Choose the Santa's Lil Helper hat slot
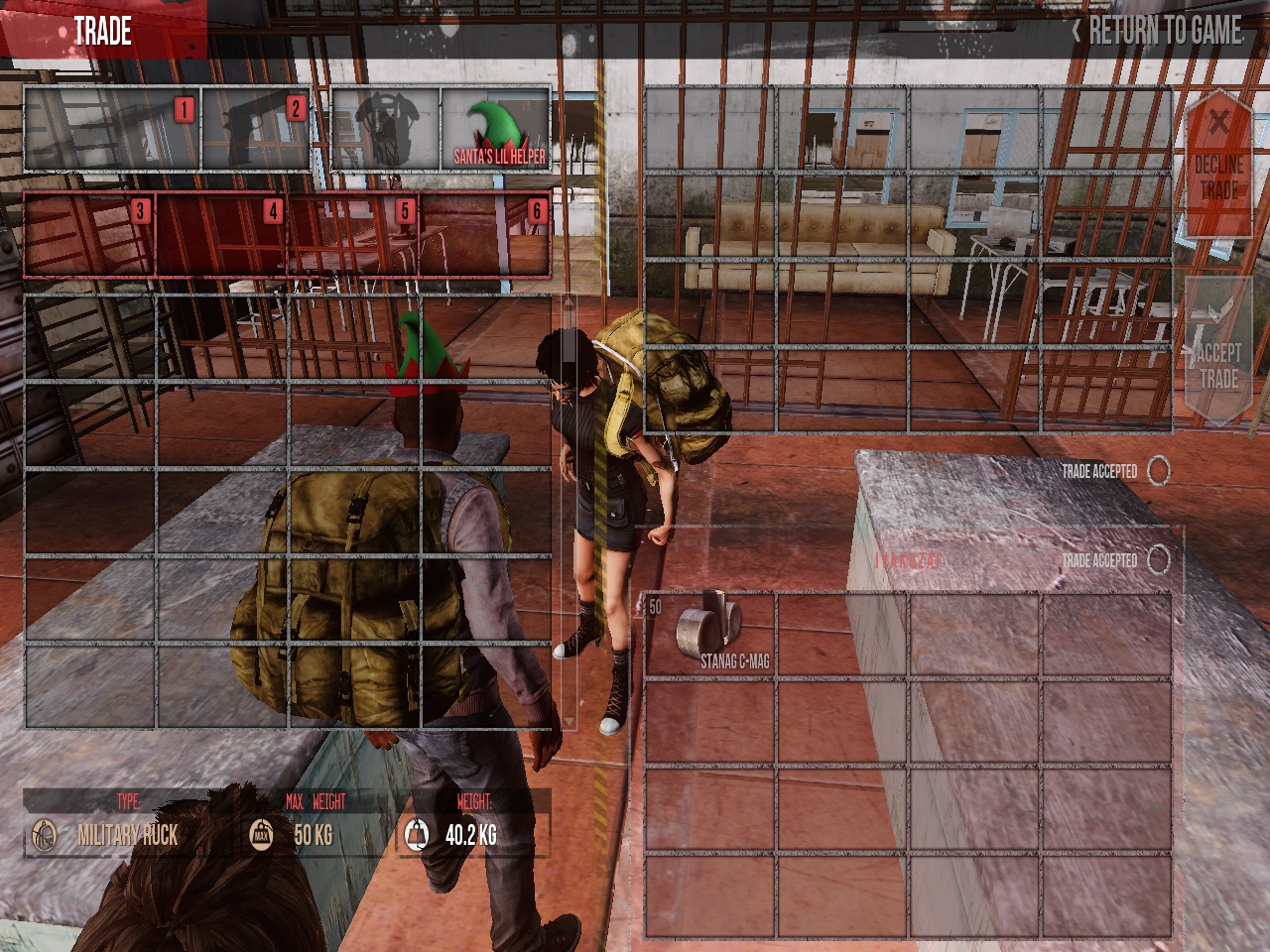Screen dimensions: 1270x952 click(496, 129)
